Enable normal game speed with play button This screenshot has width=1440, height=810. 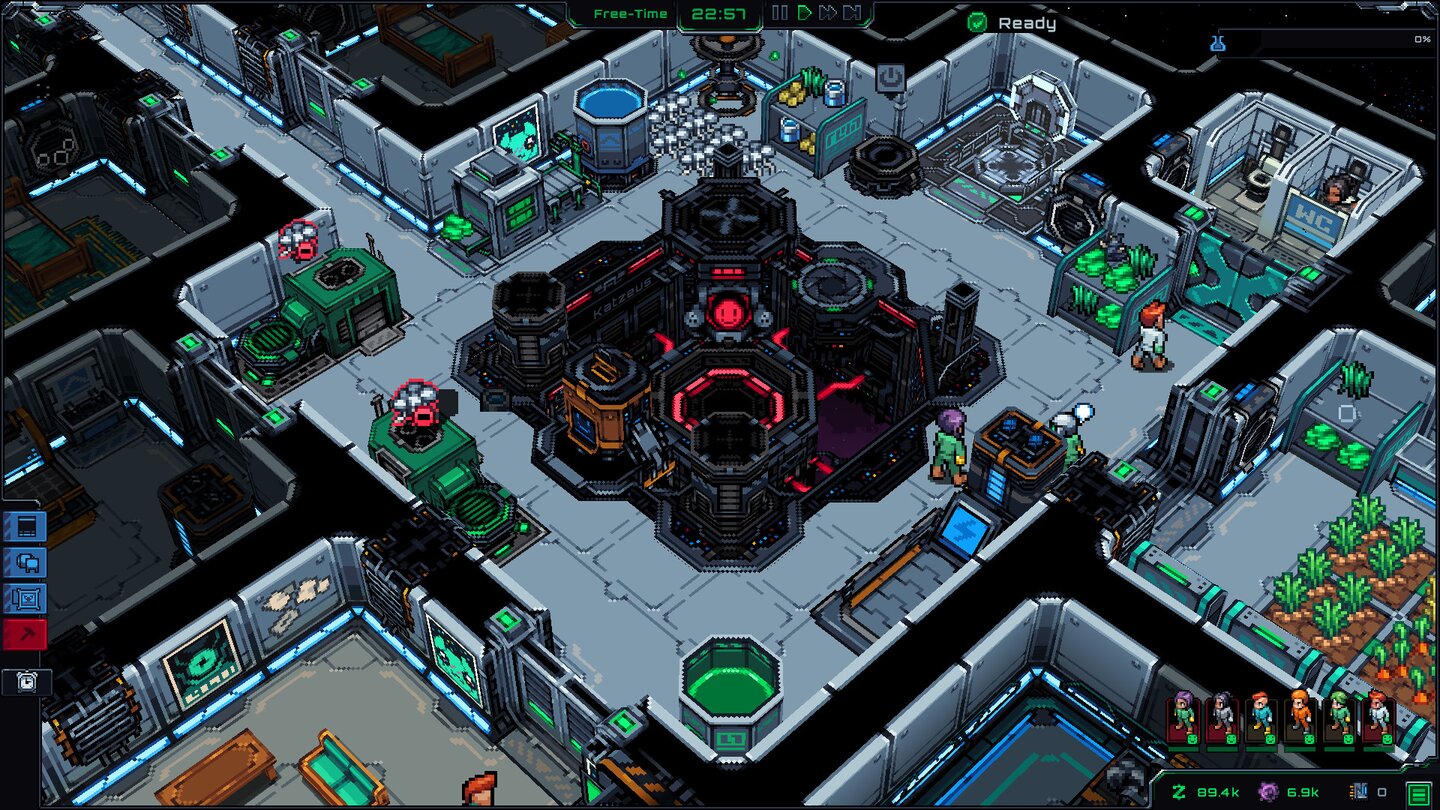[x=806, y=14]
